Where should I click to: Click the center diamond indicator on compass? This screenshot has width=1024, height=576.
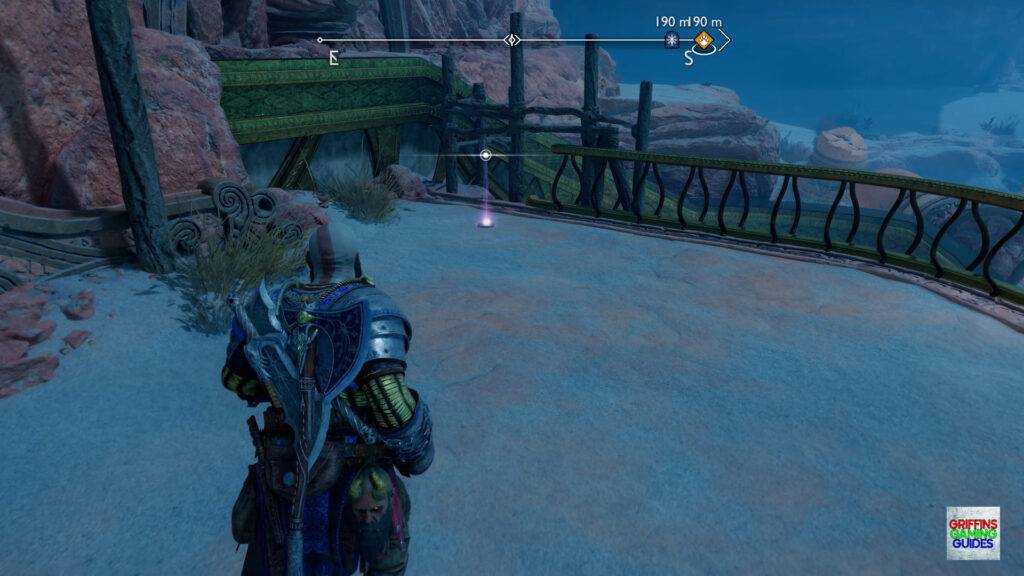coord(512,41)
